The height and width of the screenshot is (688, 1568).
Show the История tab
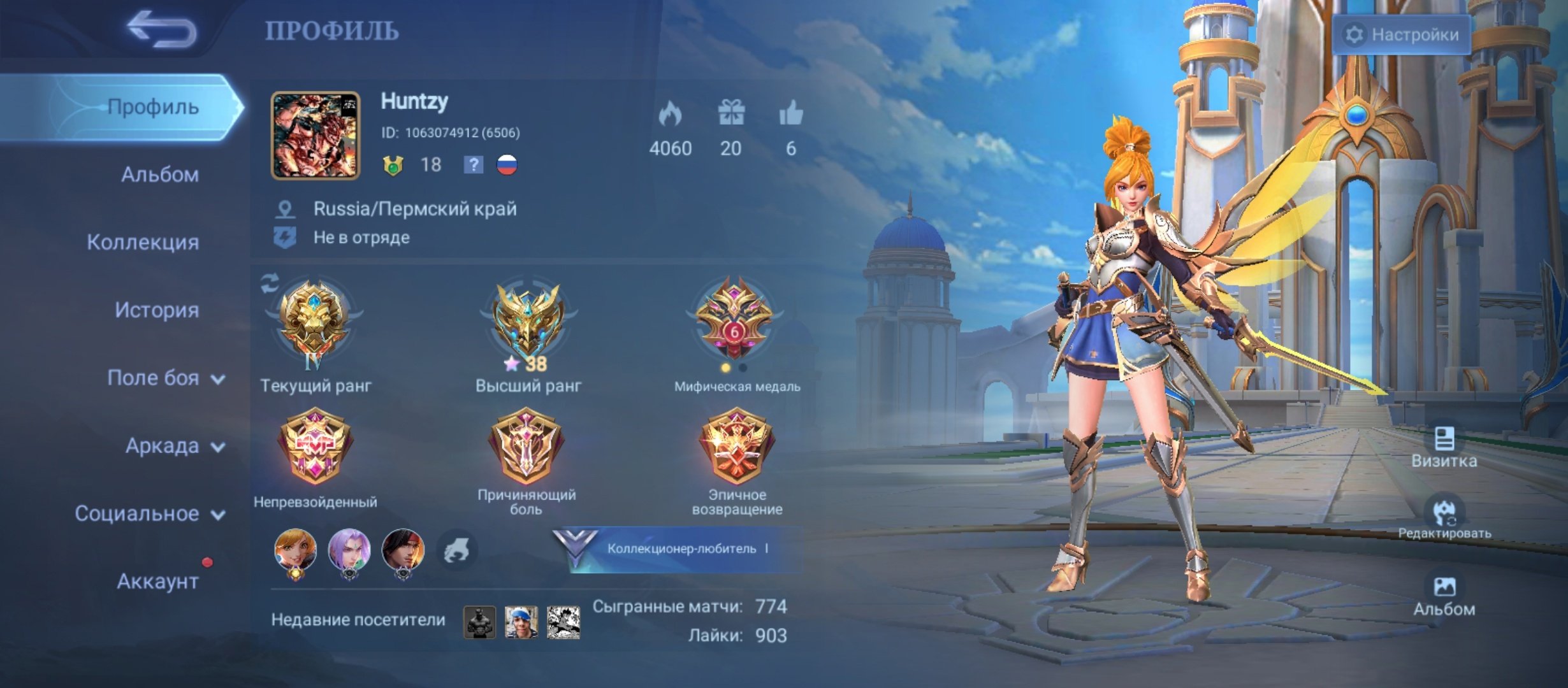pyautogui.click(x=157, y=310)
